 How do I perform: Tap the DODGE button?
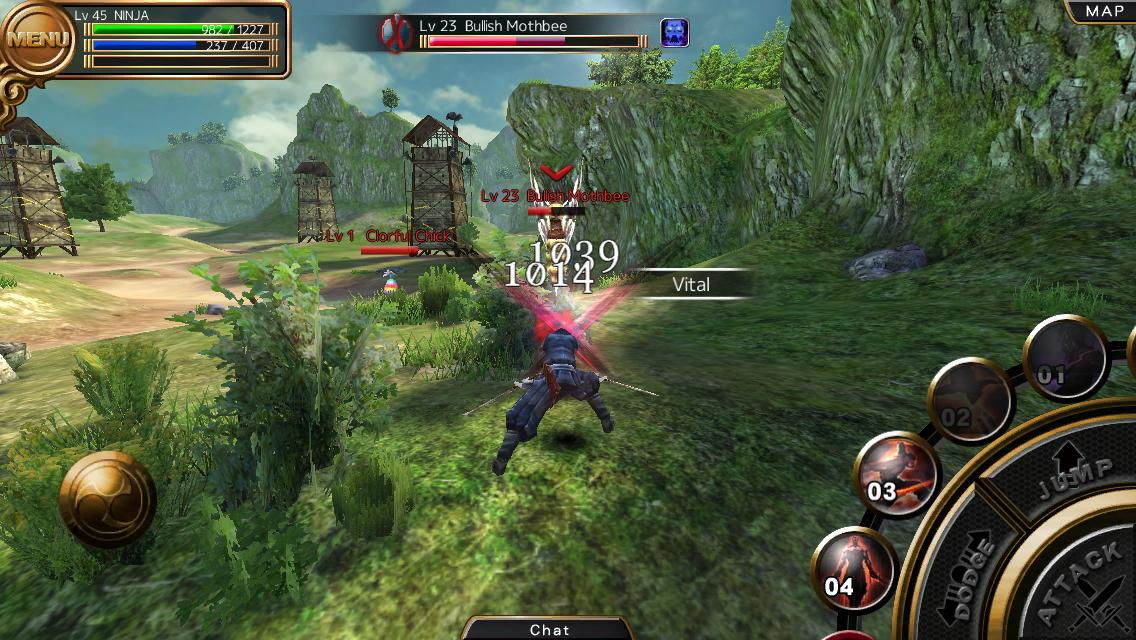(x=966, y=575)
